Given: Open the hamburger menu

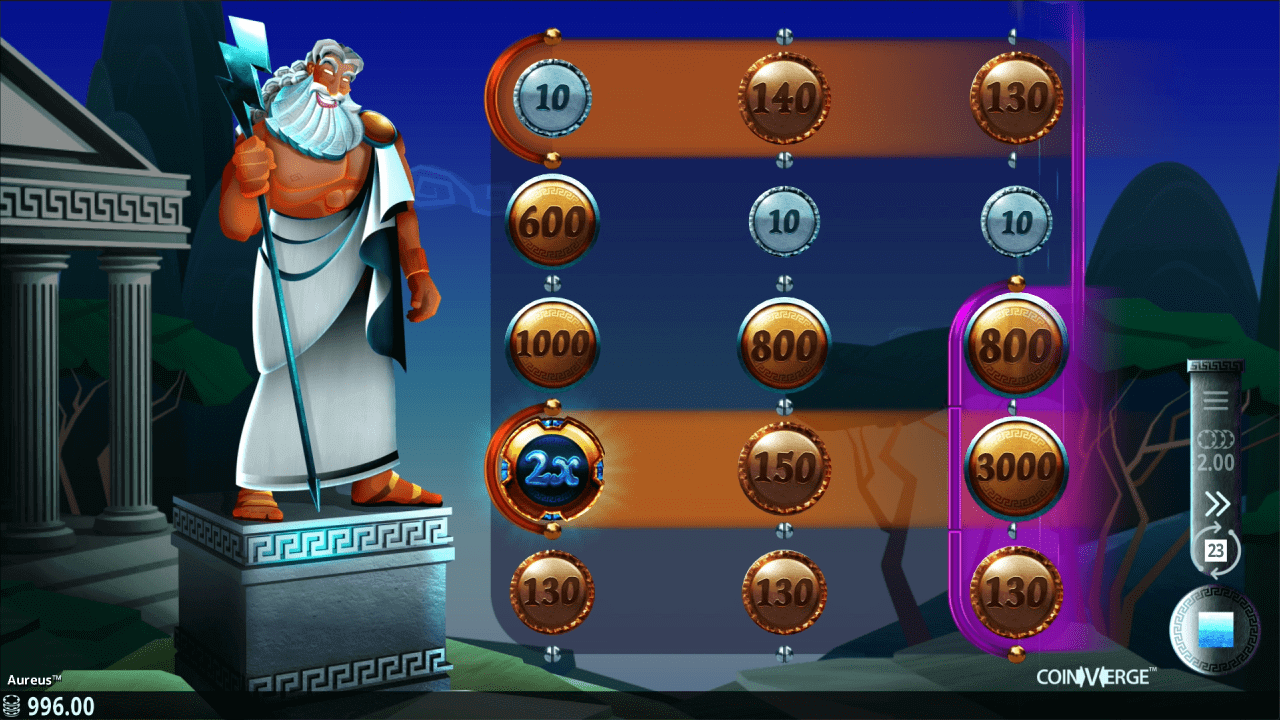Looking at the screenshot, I should (x=1215, y=402).
